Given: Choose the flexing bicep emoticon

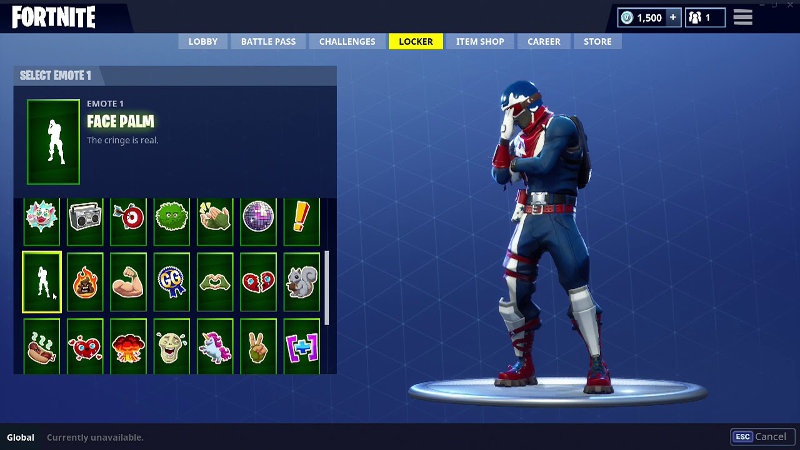Looking at the screenshot, I should click(128, 282).
